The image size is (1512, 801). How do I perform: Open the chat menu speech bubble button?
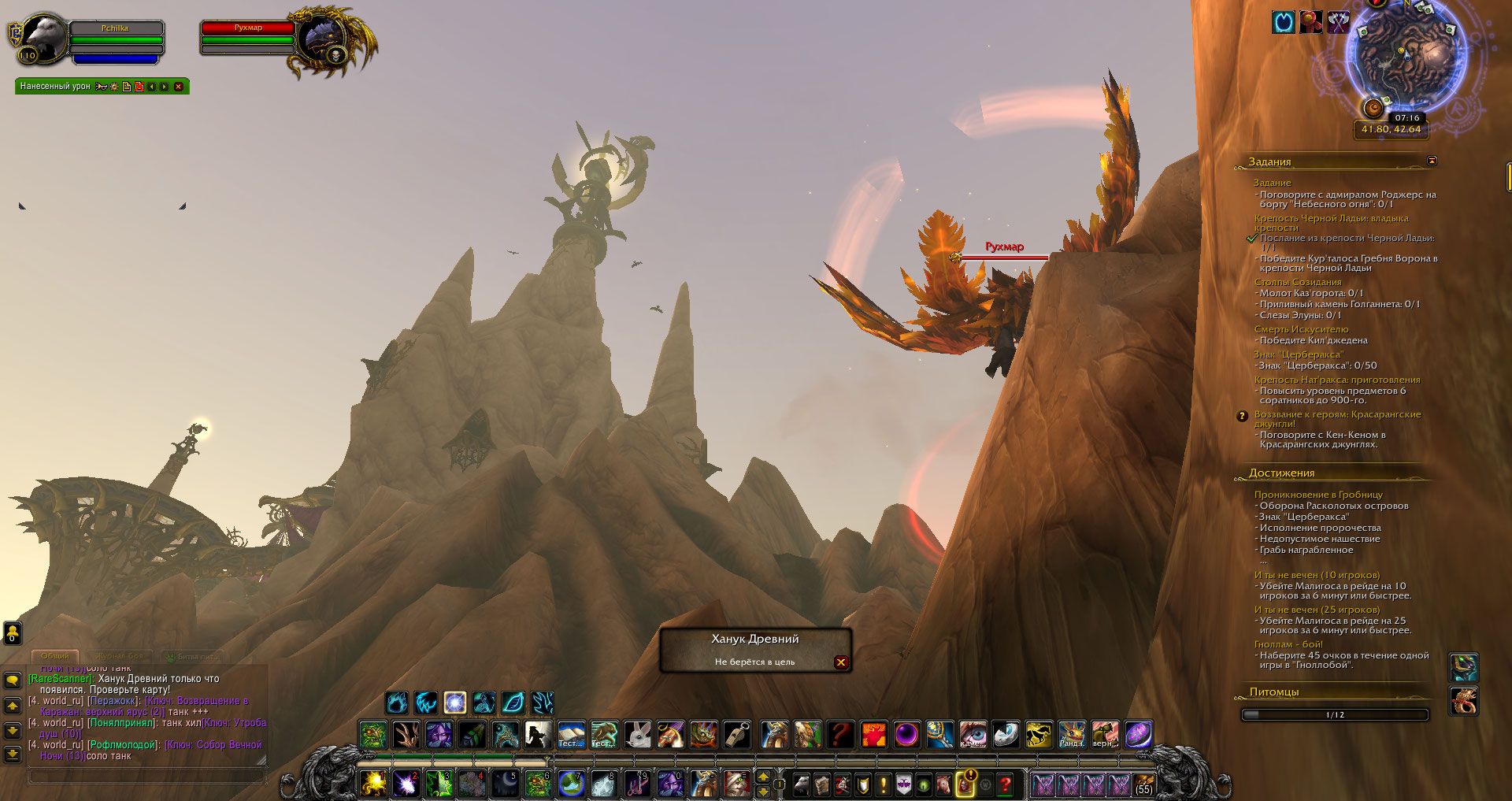13,680
